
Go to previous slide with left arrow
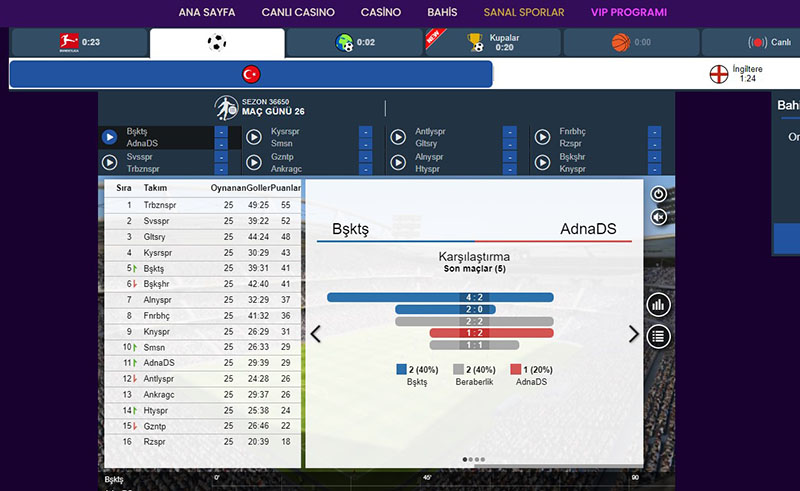pyautogui.click(x=316, y=334)
